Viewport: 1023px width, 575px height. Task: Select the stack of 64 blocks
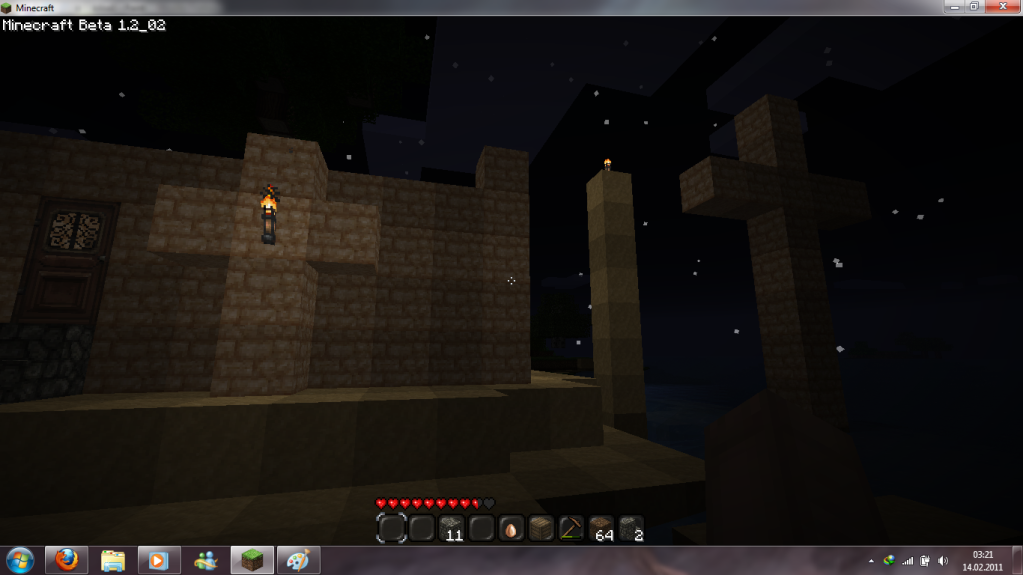tap(601, 527)
